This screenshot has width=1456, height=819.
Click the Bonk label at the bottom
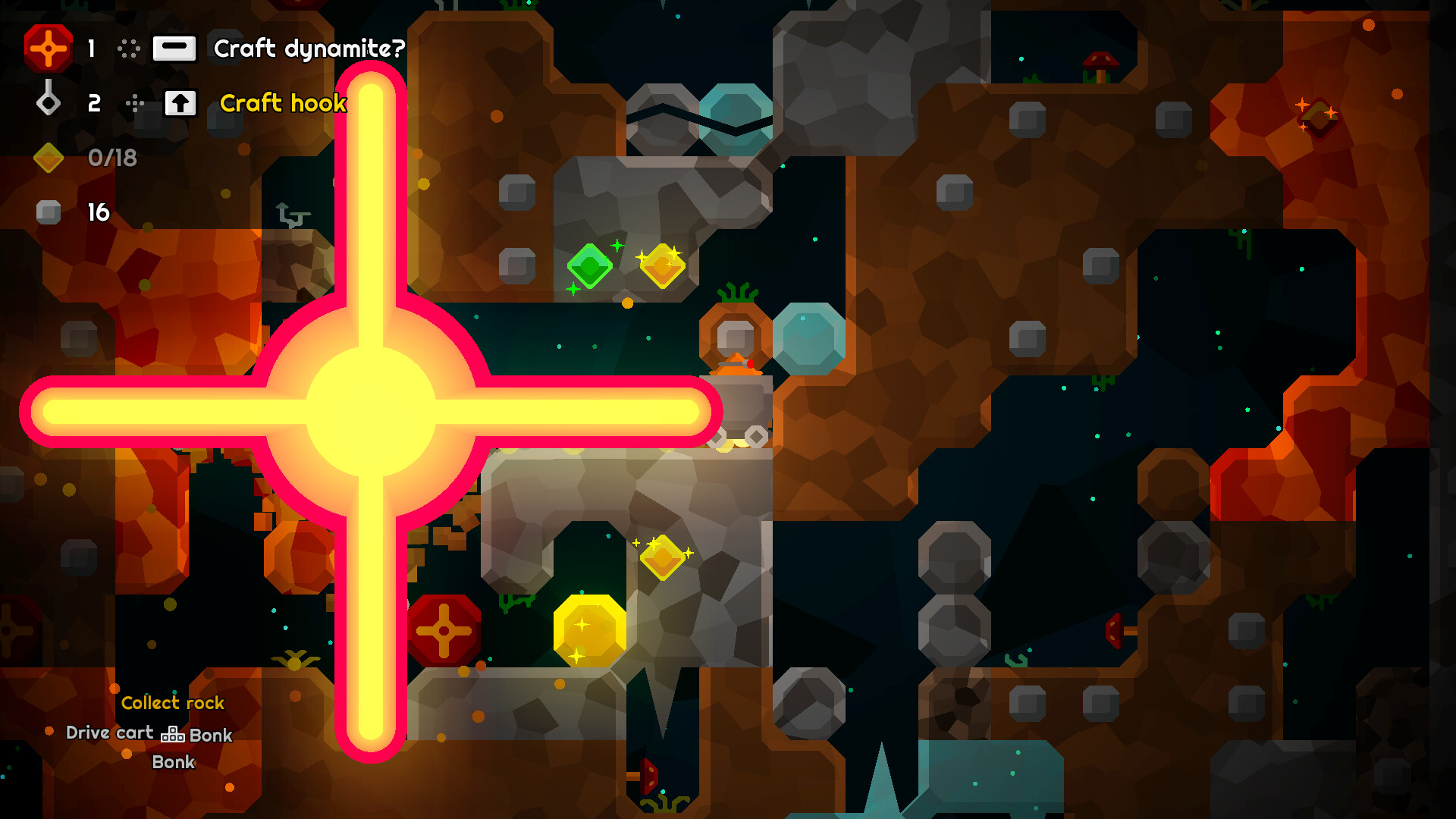(x=173, y=762)
